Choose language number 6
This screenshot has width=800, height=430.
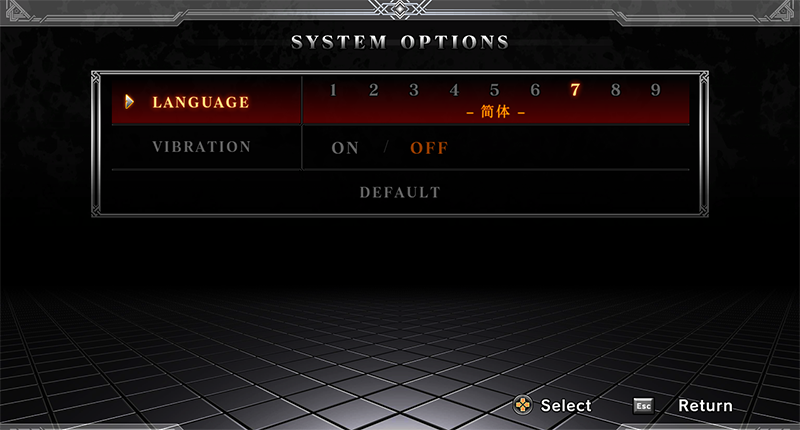(x=535, y=90)
